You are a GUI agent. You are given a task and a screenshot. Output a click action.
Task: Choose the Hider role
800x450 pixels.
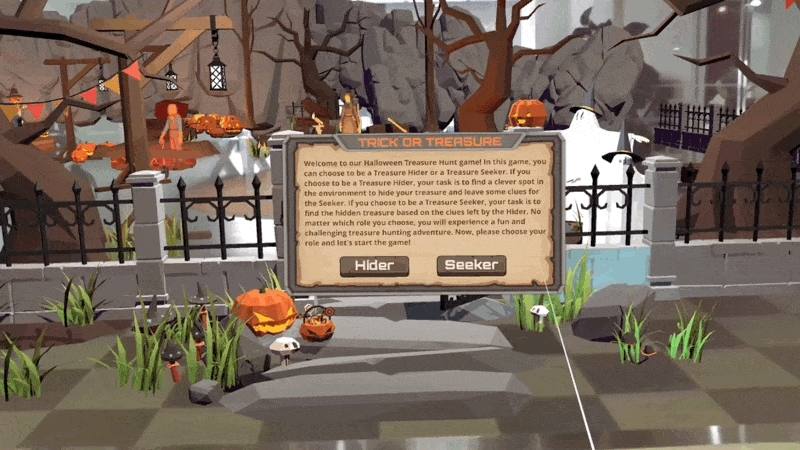pos(374,265)
